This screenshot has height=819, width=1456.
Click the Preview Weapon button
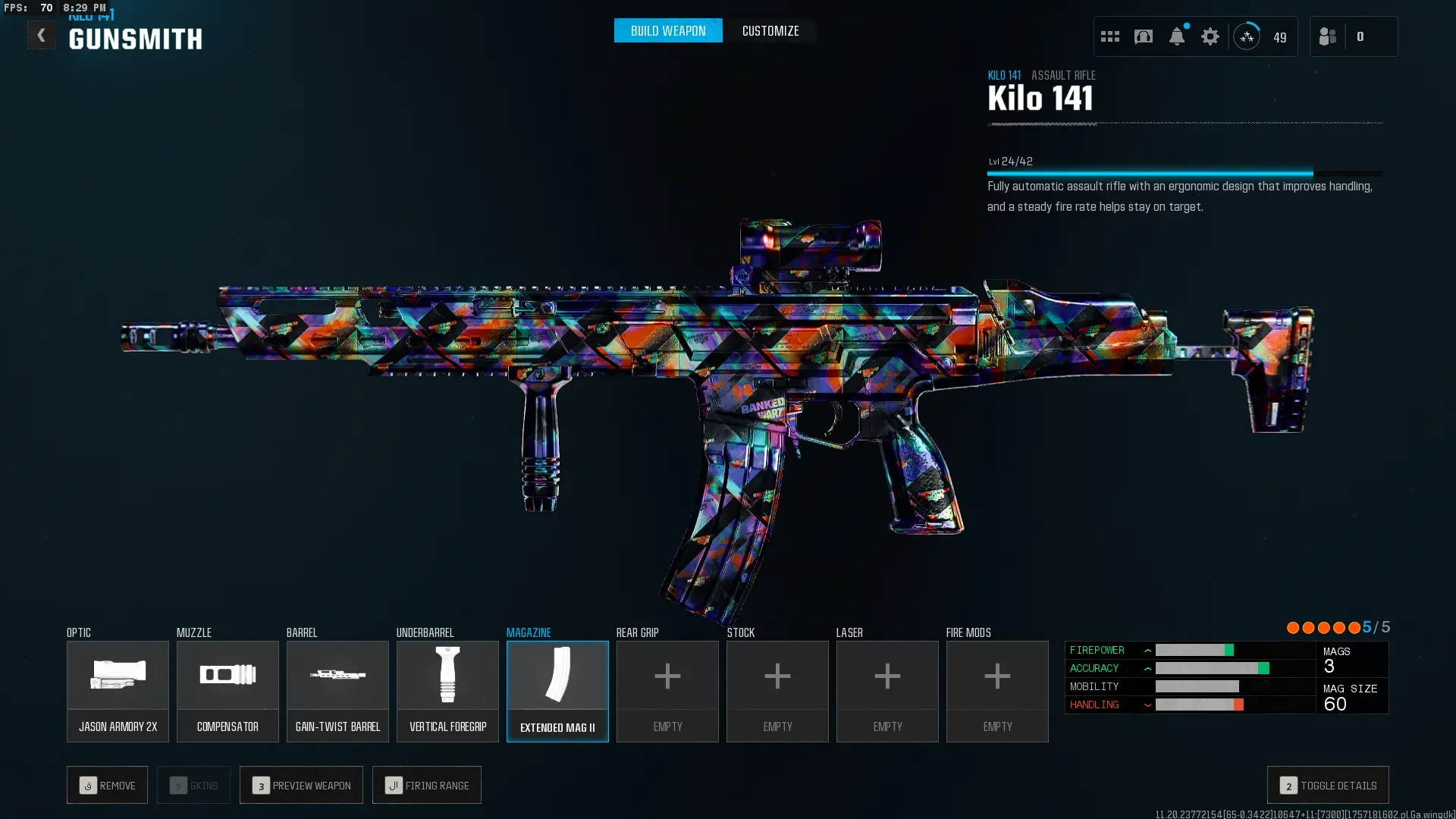click(301, 785)
